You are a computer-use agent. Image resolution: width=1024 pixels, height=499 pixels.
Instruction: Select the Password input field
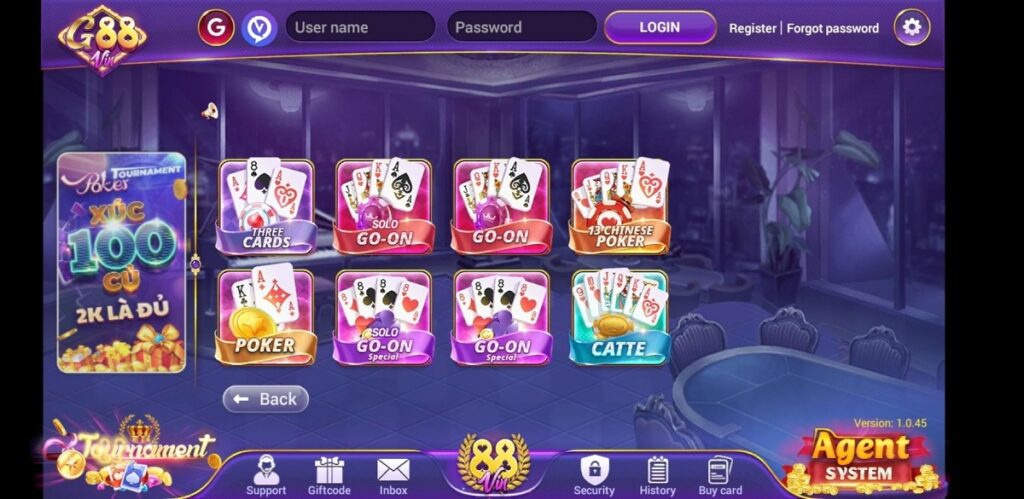tap(520, 27)
